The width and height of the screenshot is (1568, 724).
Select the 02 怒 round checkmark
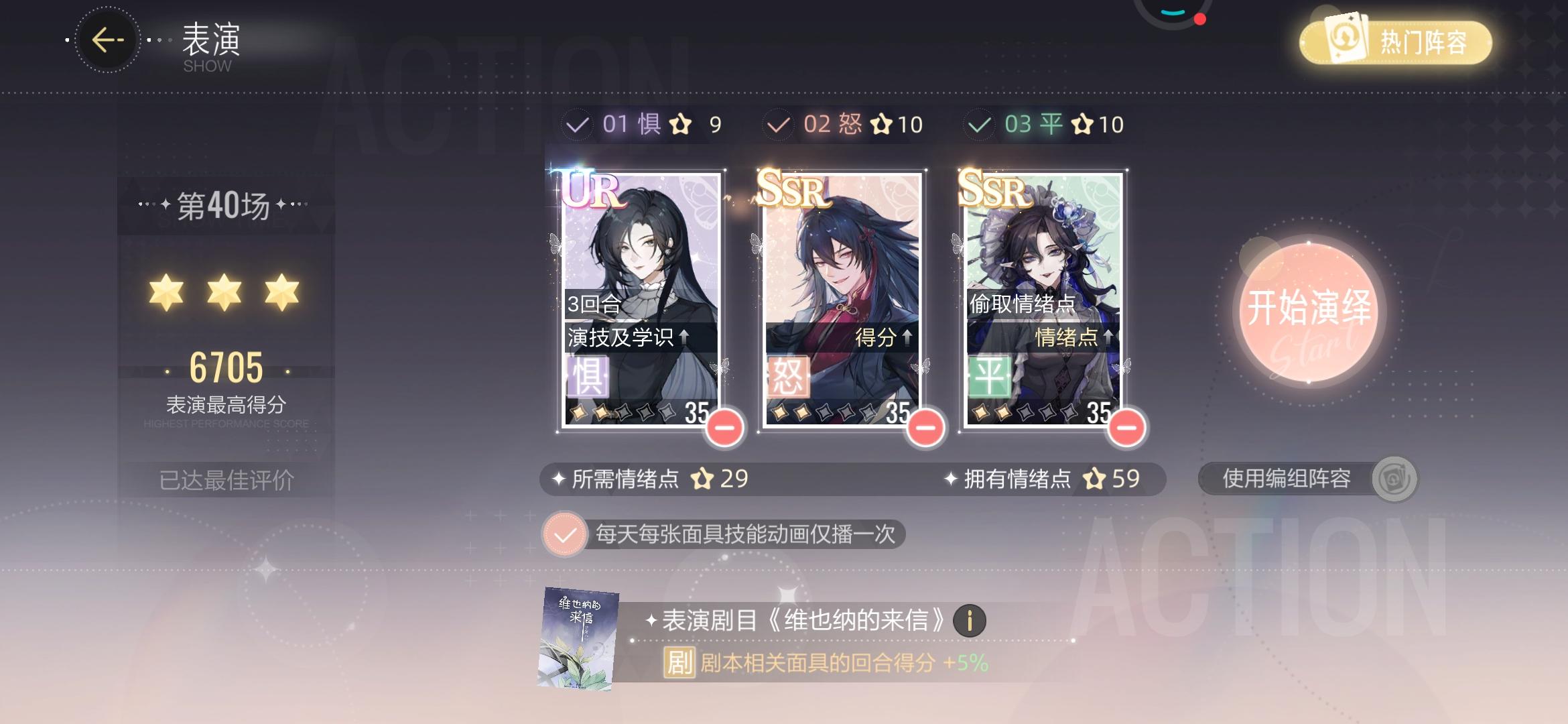779,123
